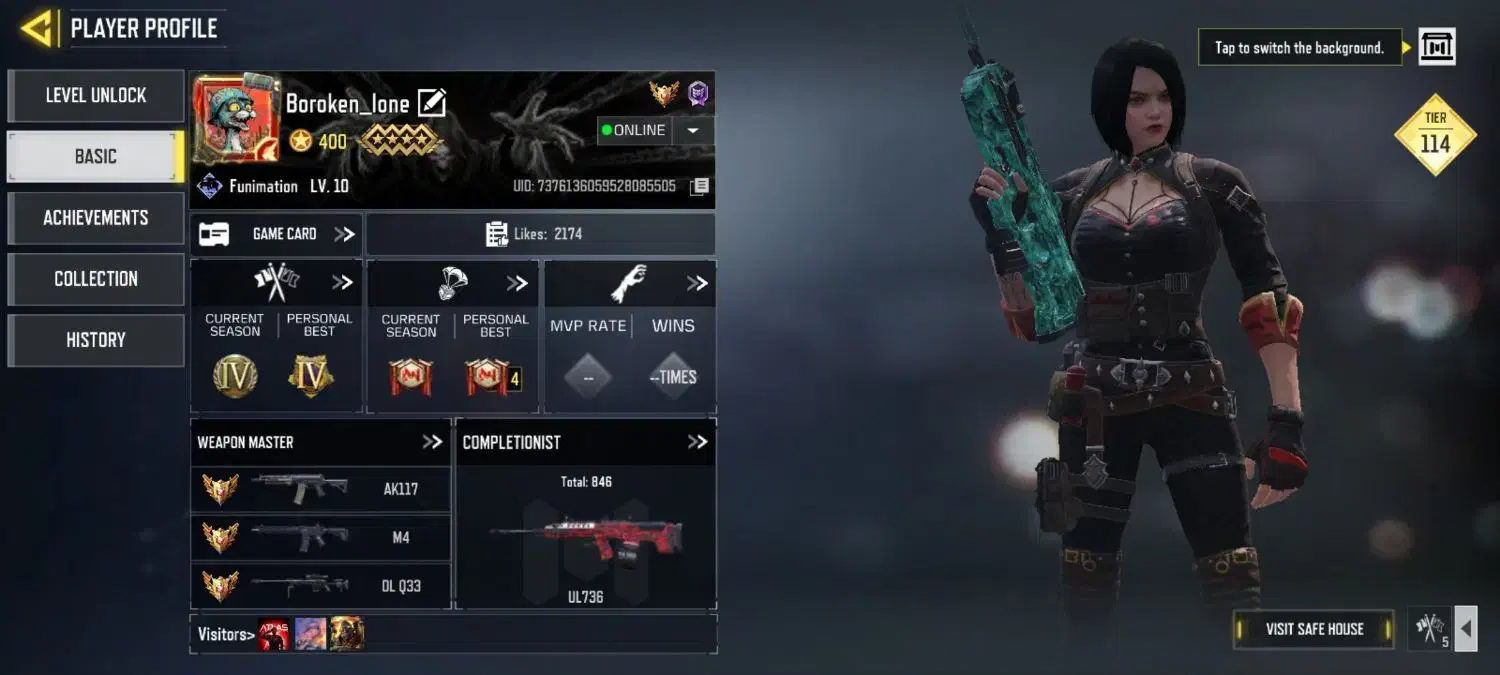Image resolution: width=1500 pixels, height=675 pixels.
Task: Copy the player UID
Action: pyautogui.click(x=700, y=187)
